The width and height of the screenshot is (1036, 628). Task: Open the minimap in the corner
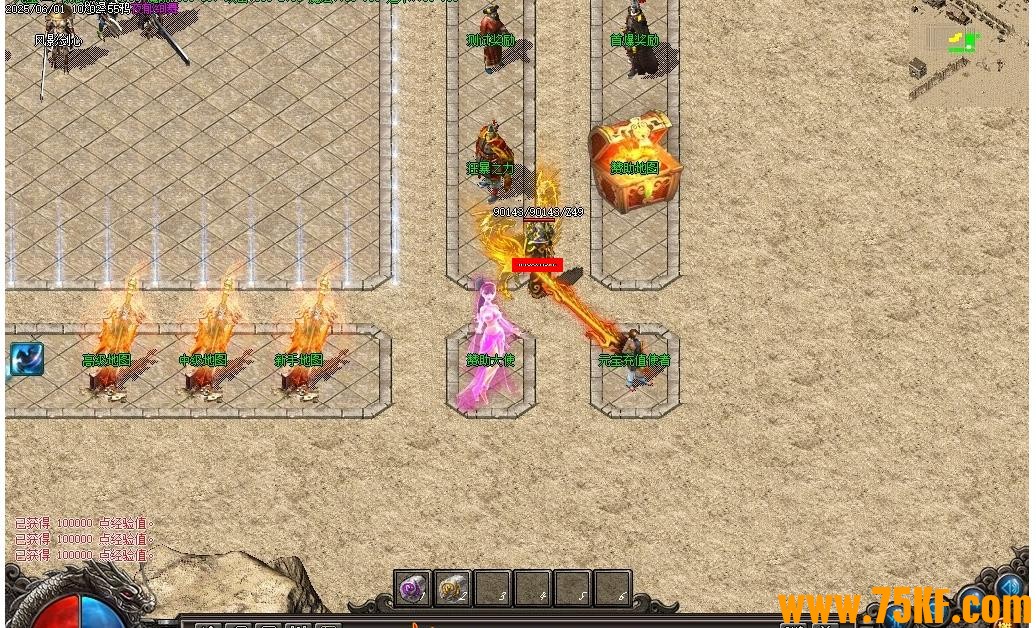(x=968, y=52)
